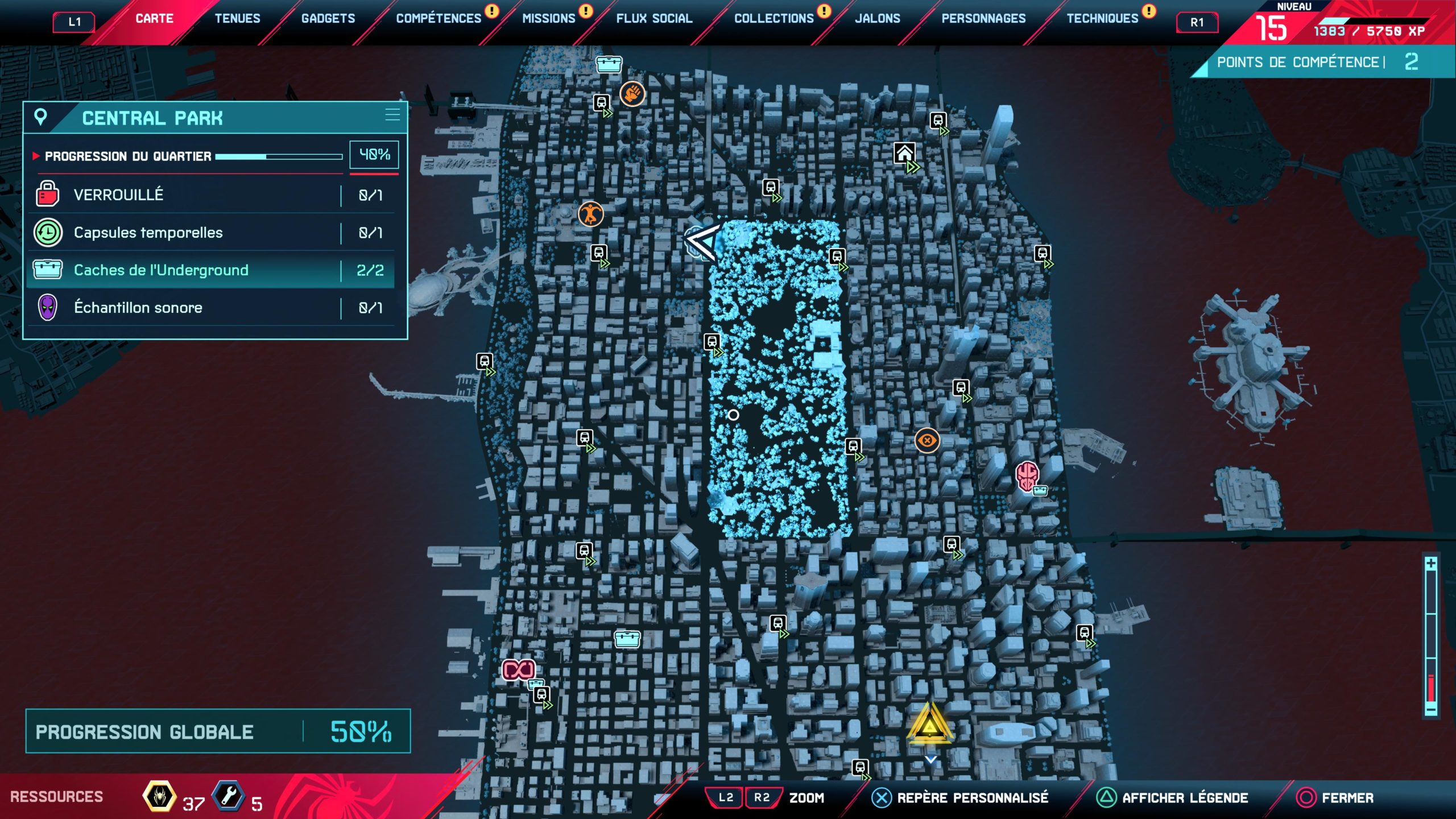
Task: Select the Caches de l'Underground row
Action: pos(210,270)
